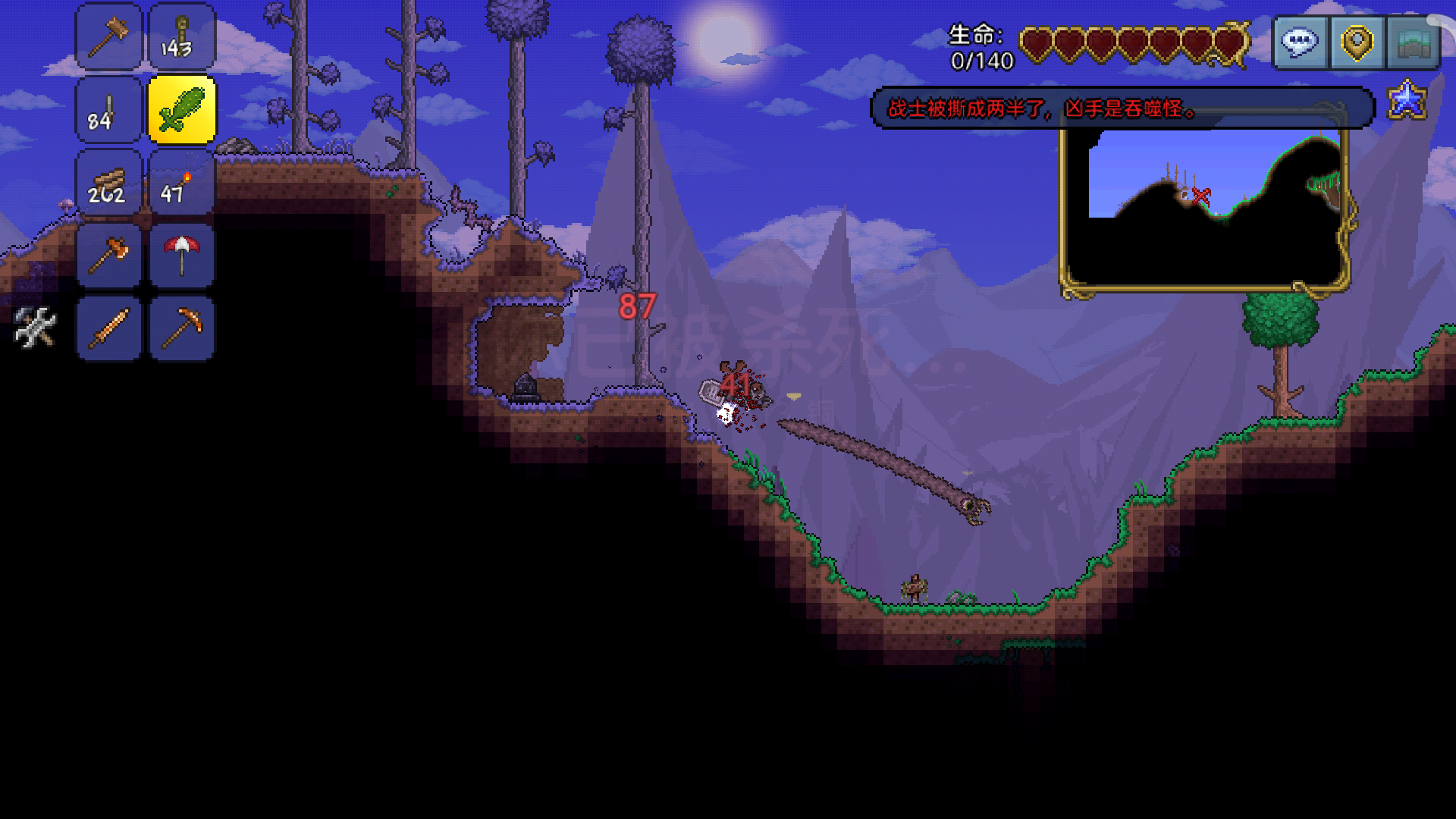Select the highlighted cactus sword slot
Image resolution: width=1456 pixels, height=819 pixels.
coord(182,110)
